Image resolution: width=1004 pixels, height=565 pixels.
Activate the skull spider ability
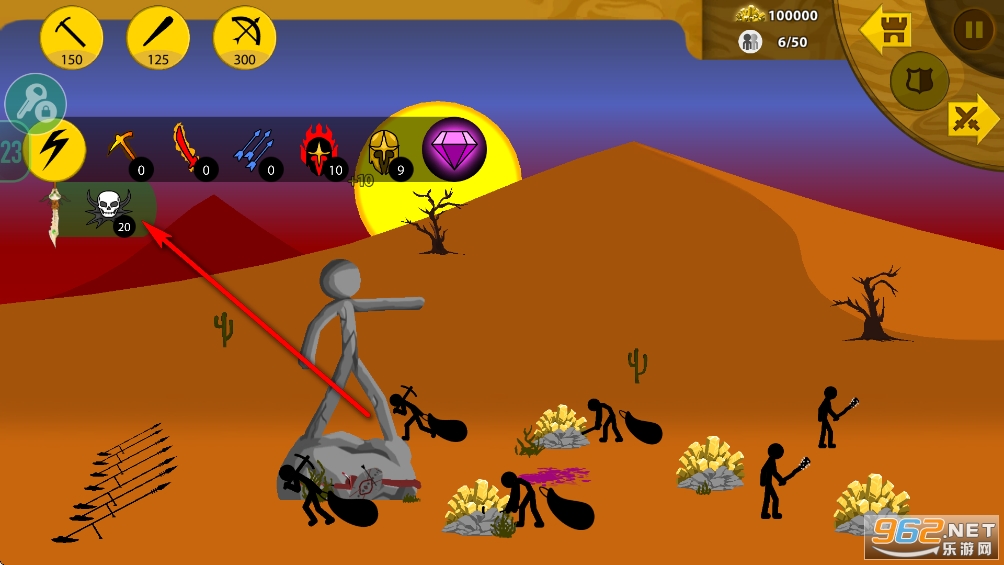tap(109, 207)
